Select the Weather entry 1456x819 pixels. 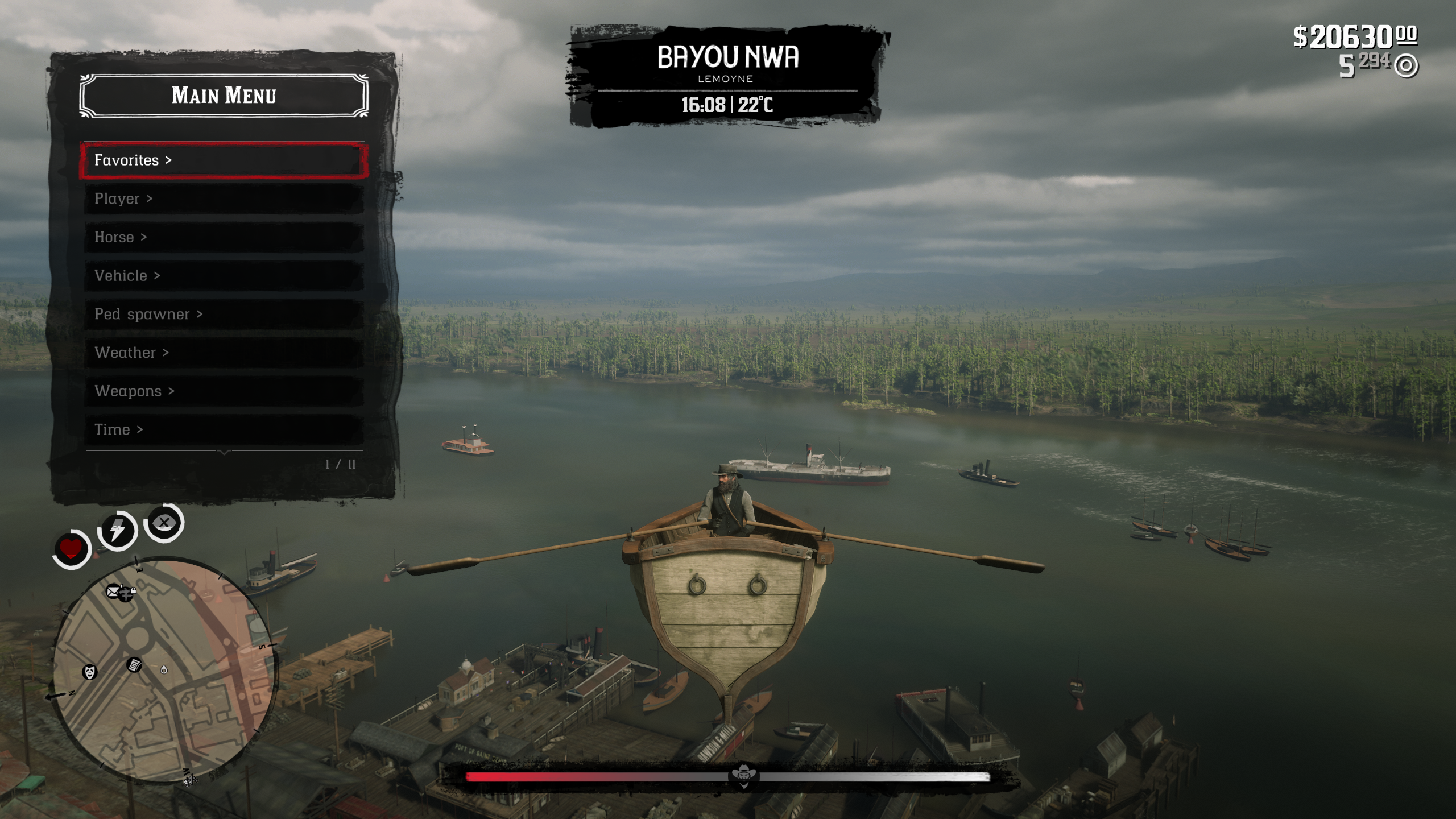(223, 353)
